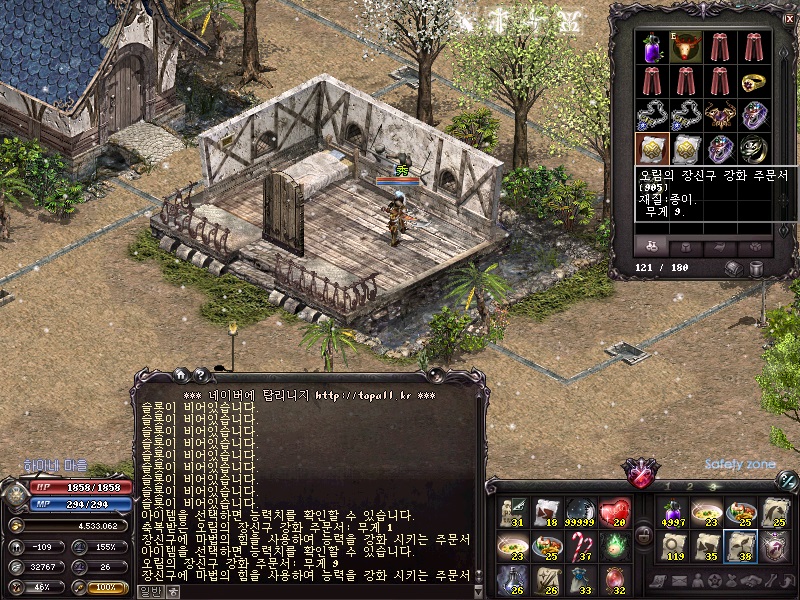
Task: Switch to hotbar page 1
Action: pos(667,486)
